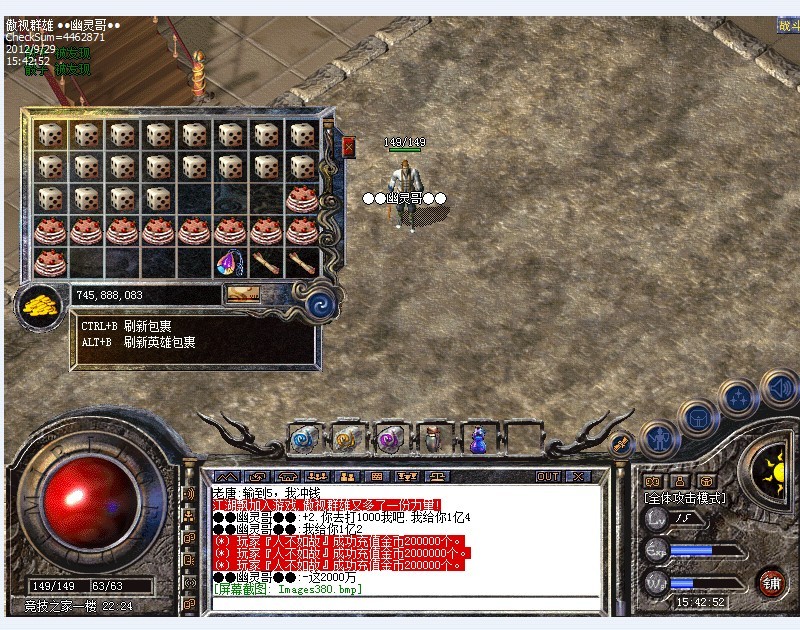This screenshot has height=630, width=800.
Task: Select the rainbow gem pendant item
Action: click(230, 263)
